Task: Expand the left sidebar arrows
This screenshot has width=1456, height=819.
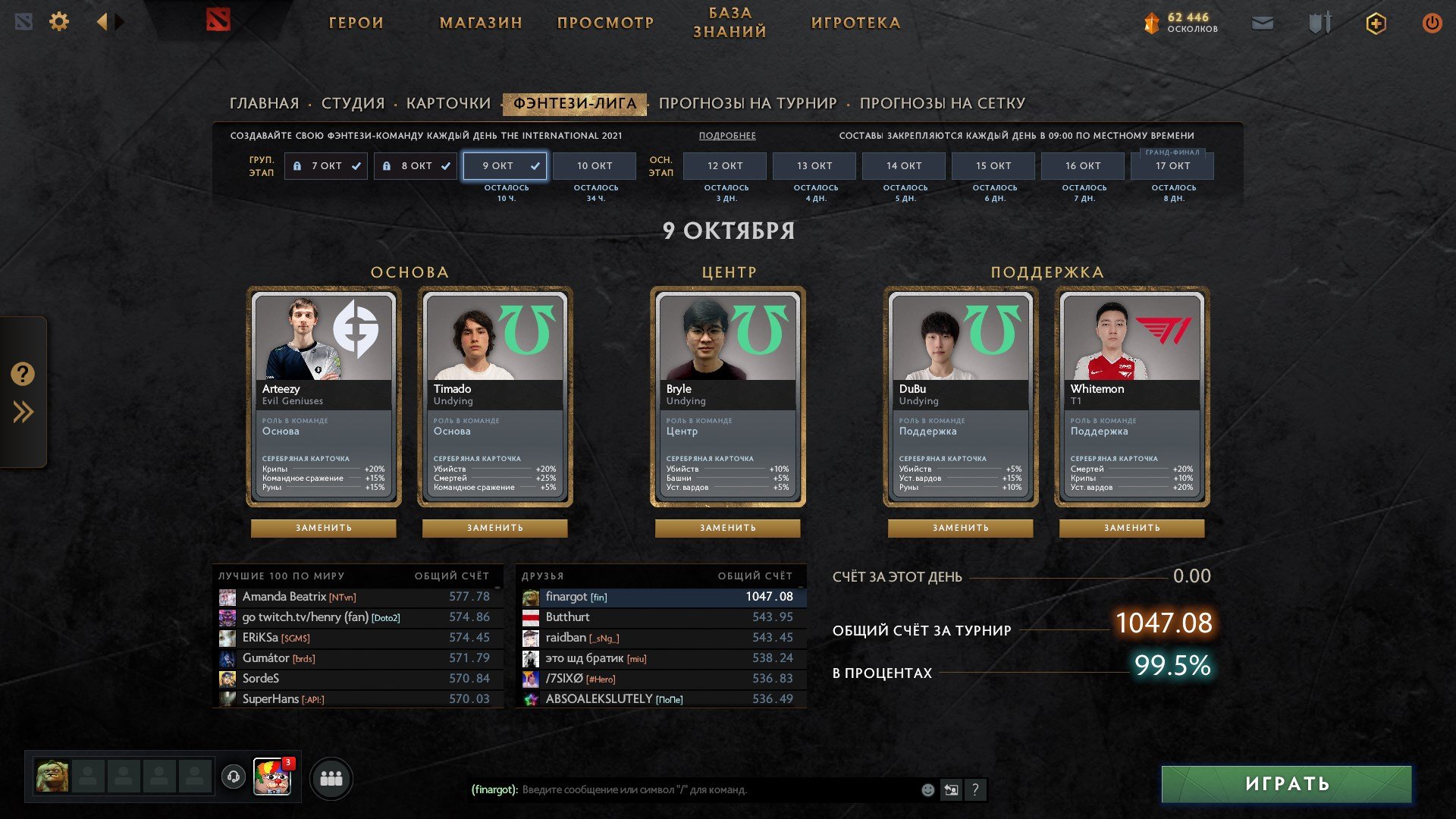Action: [23, 412]
